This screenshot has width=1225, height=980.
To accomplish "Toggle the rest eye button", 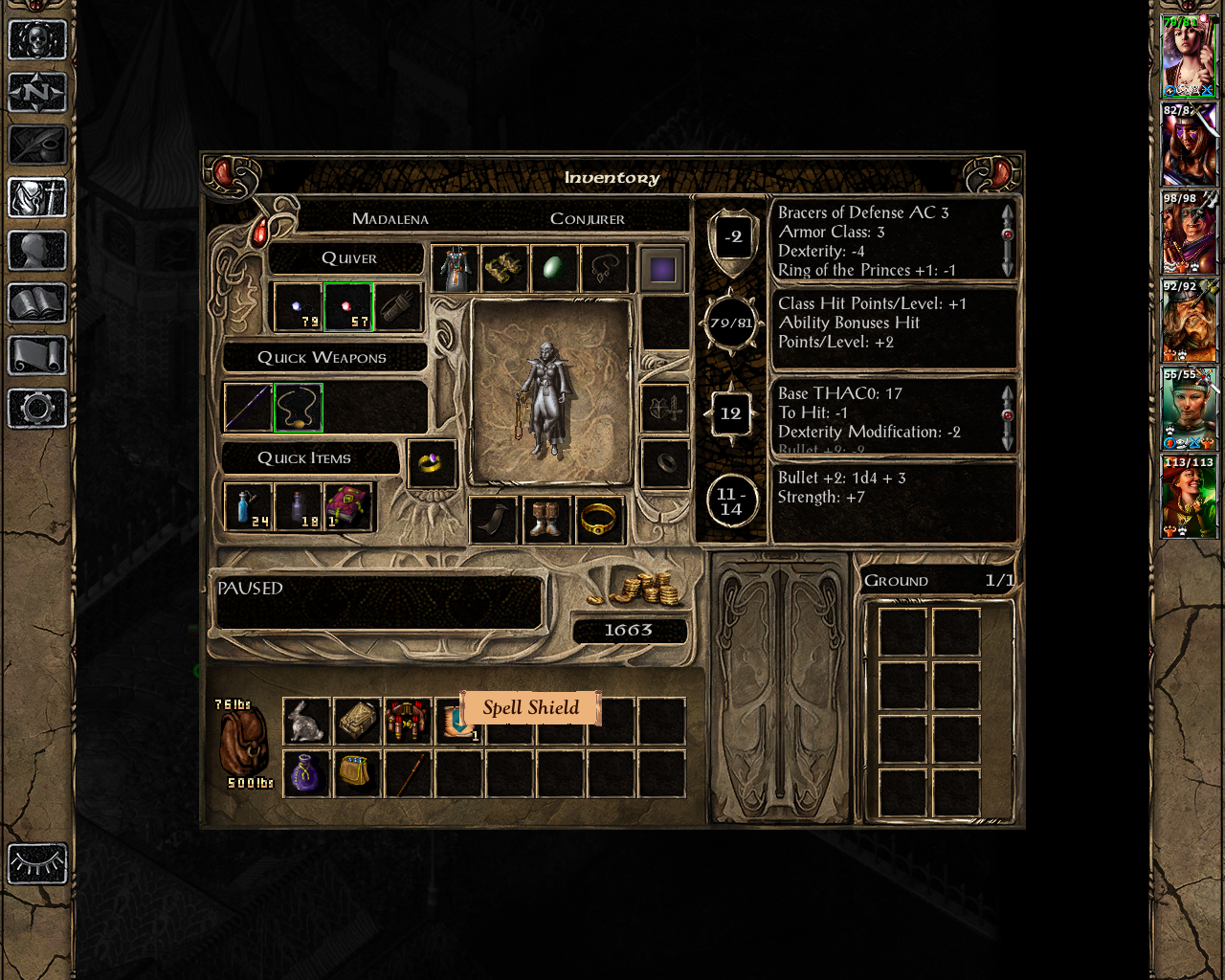I will 37,864.
